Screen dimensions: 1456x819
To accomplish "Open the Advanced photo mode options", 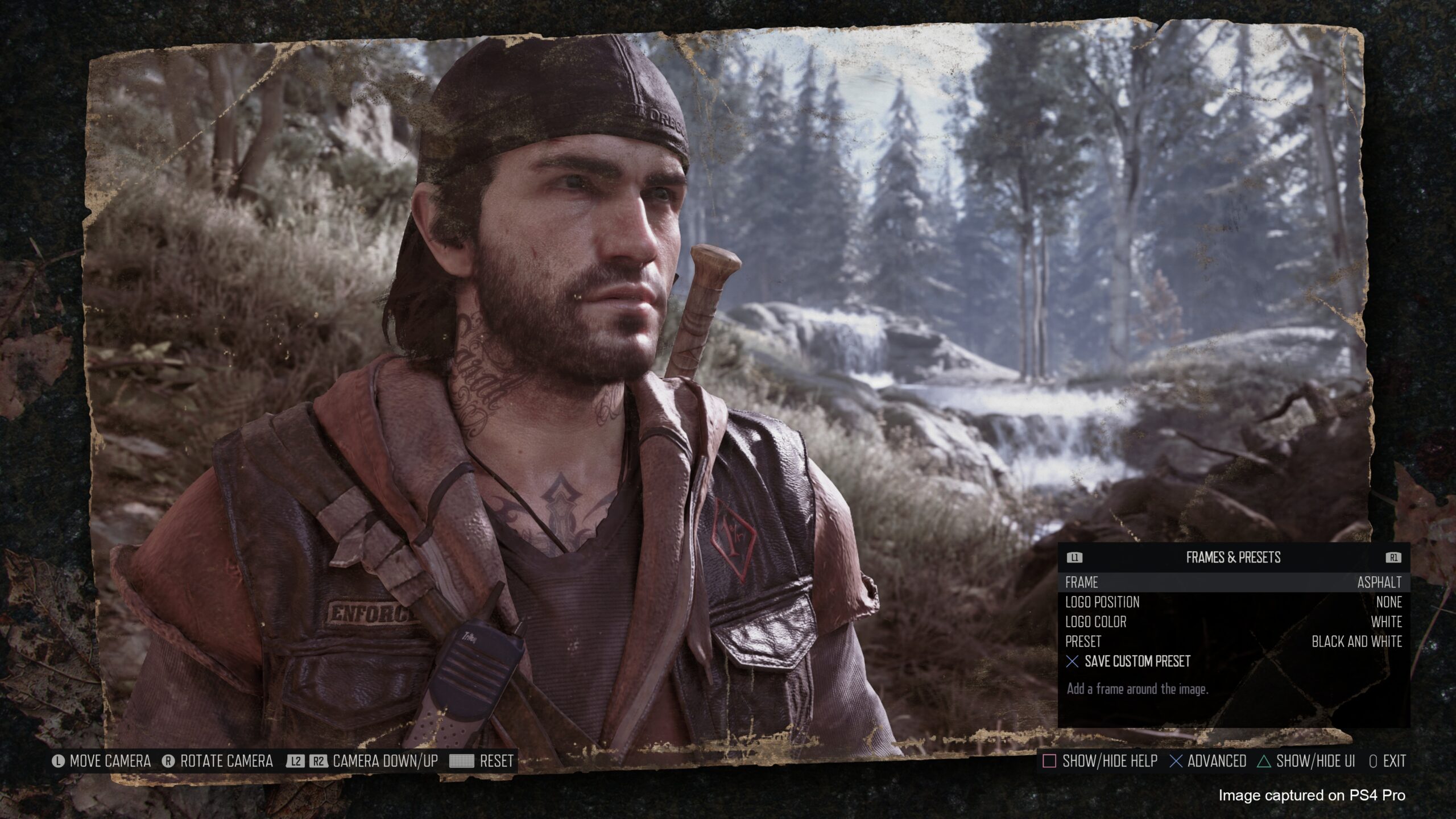I will click(x=1208, y=761).
